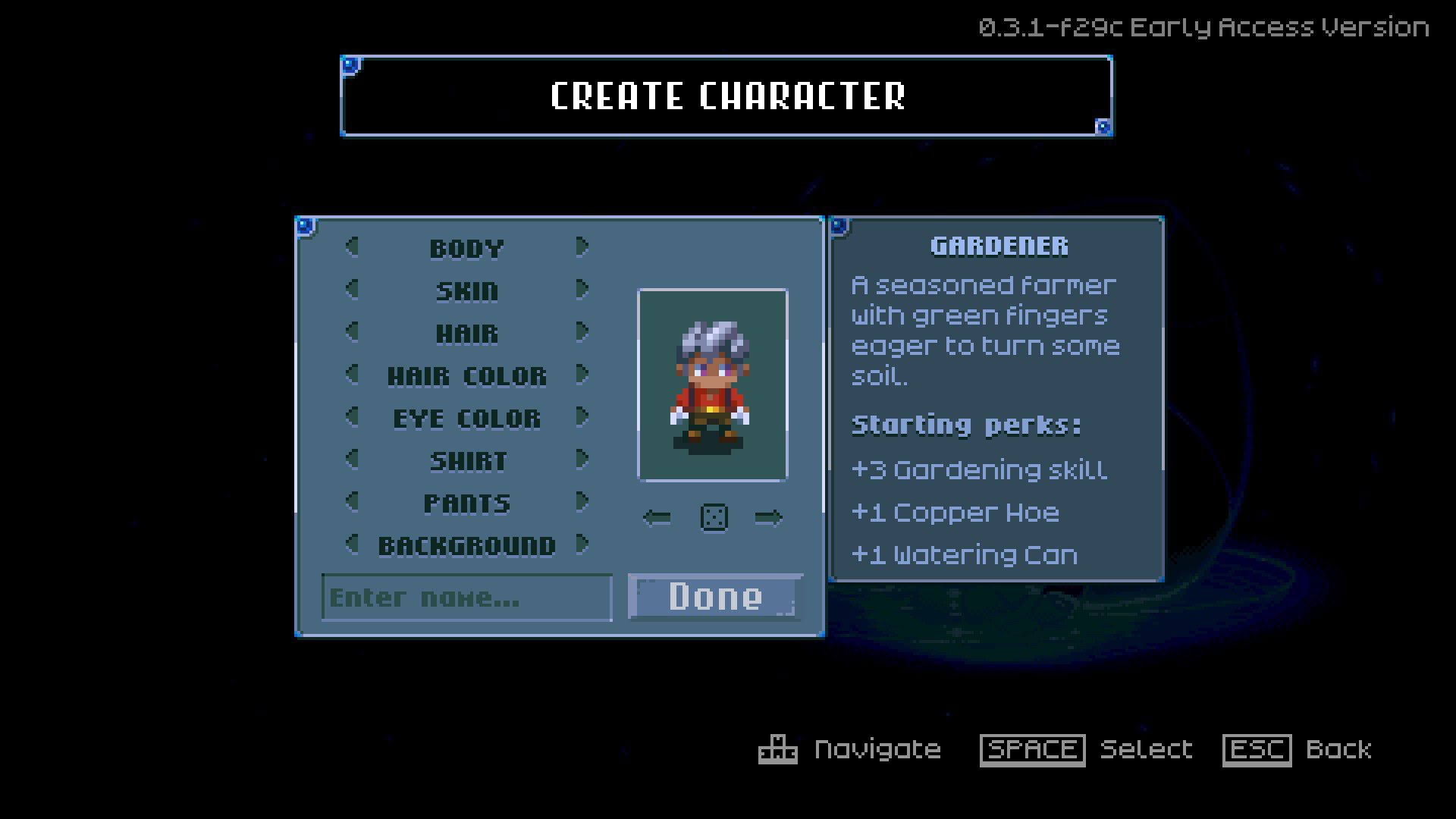The height and width of the screenshot is (819, 1456).
Task: Advance HAIR to the next style
Action: pos(582,332)
